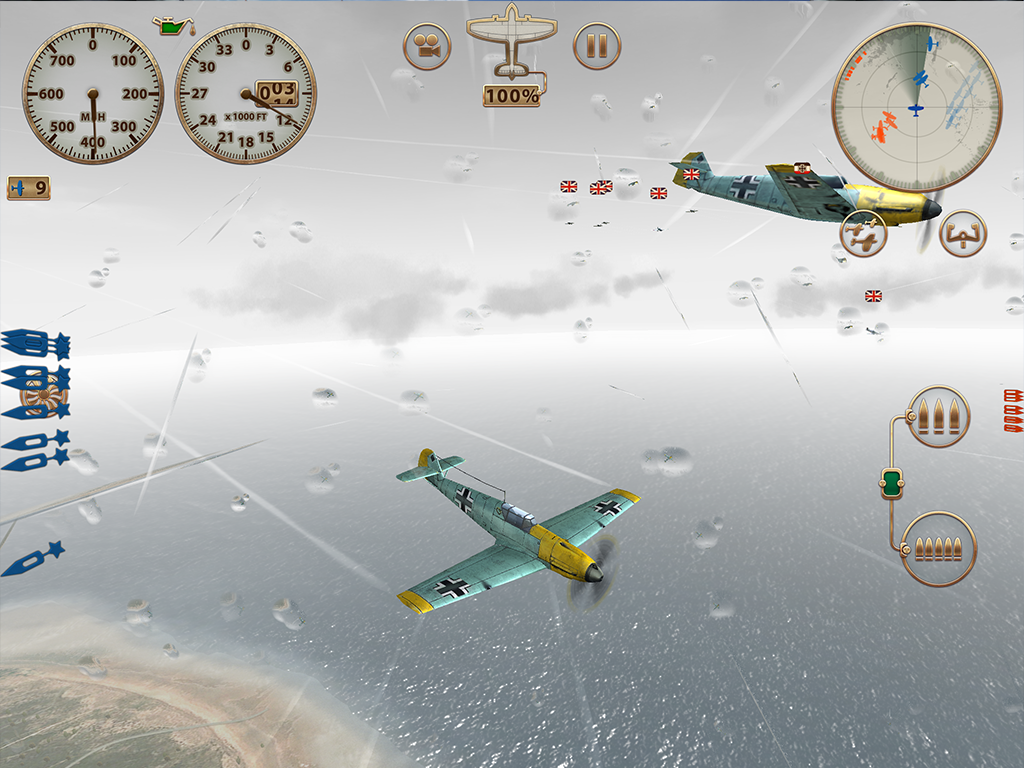Pause the game
The width and height of the screenshot is (1024, 768).
tap(597, 46)
